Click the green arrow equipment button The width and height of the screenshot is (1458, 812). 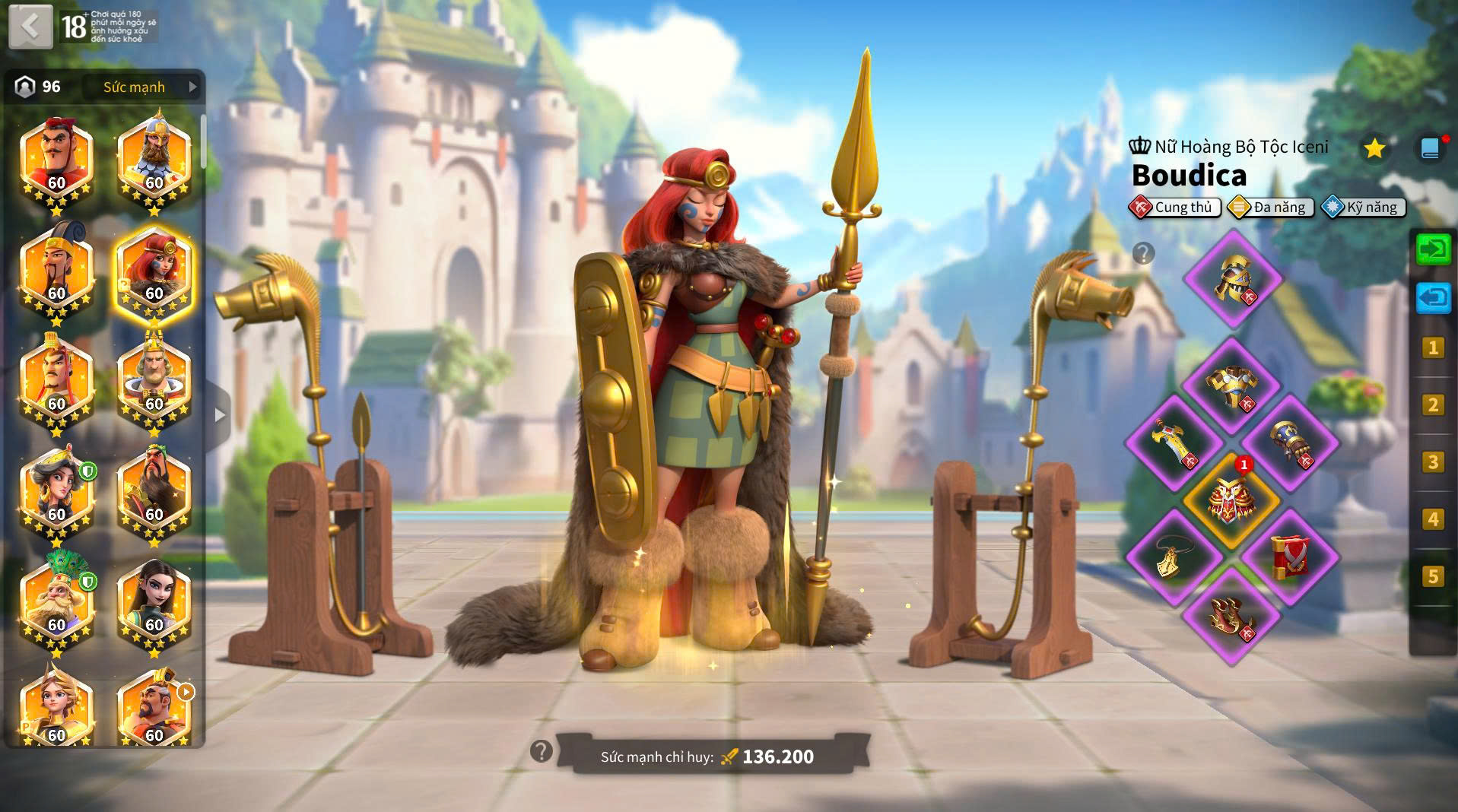click(1433, 249)
